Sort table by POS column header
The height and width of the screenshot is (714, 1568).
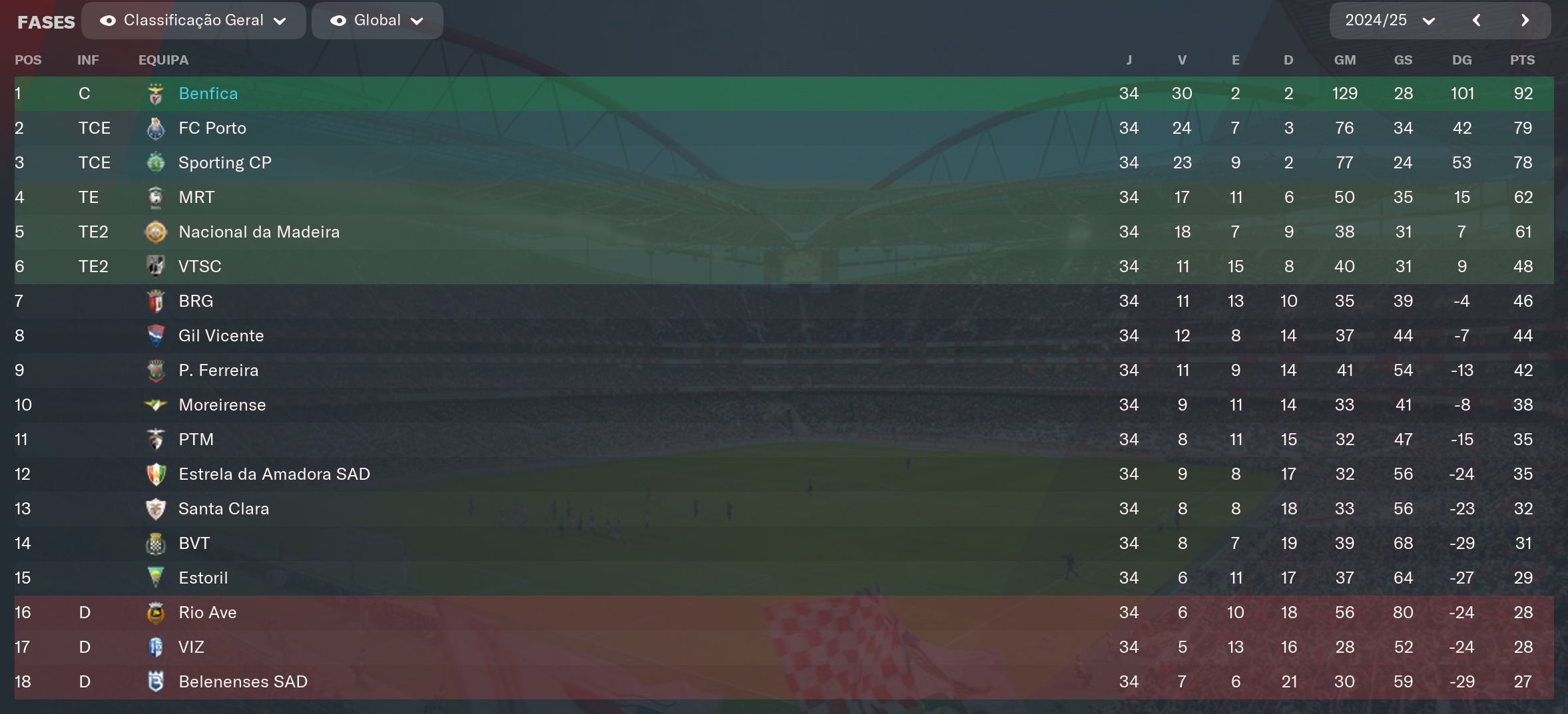click(x=28, y=60)
